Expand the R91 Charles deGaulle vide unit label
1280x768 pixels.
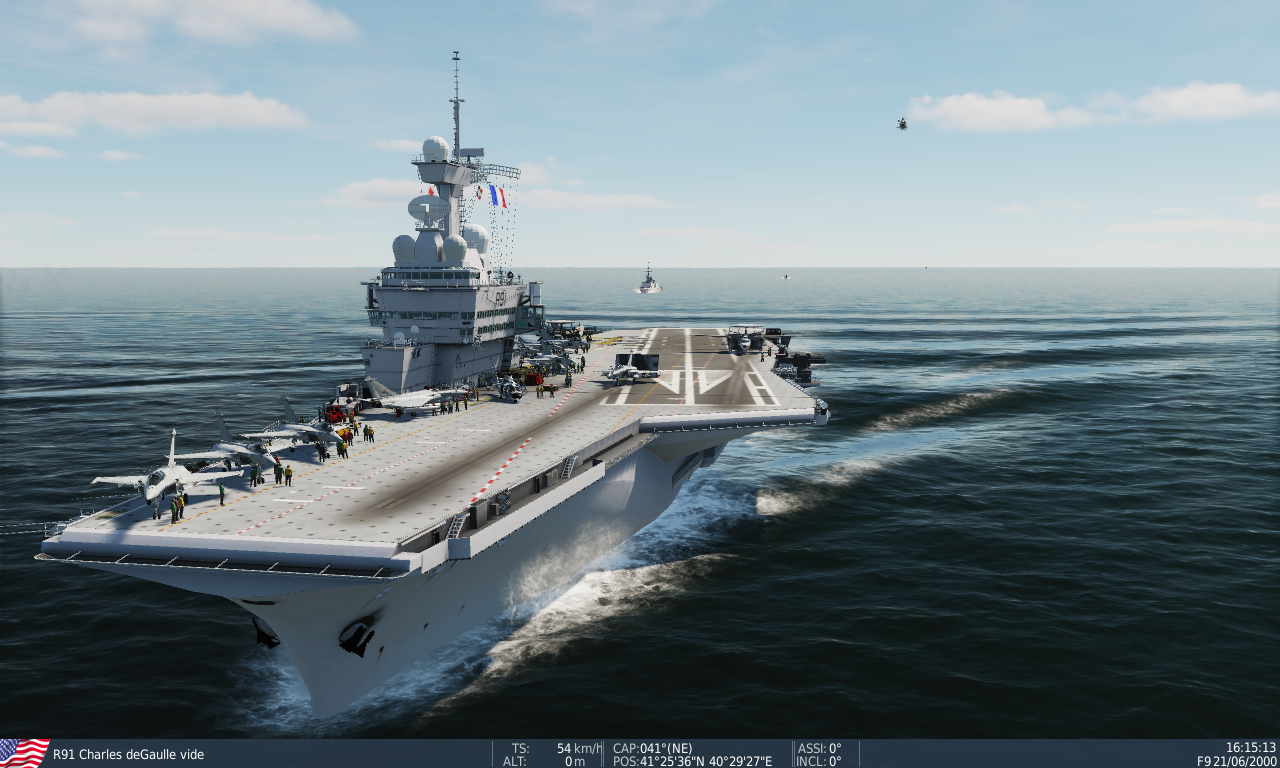130,755
